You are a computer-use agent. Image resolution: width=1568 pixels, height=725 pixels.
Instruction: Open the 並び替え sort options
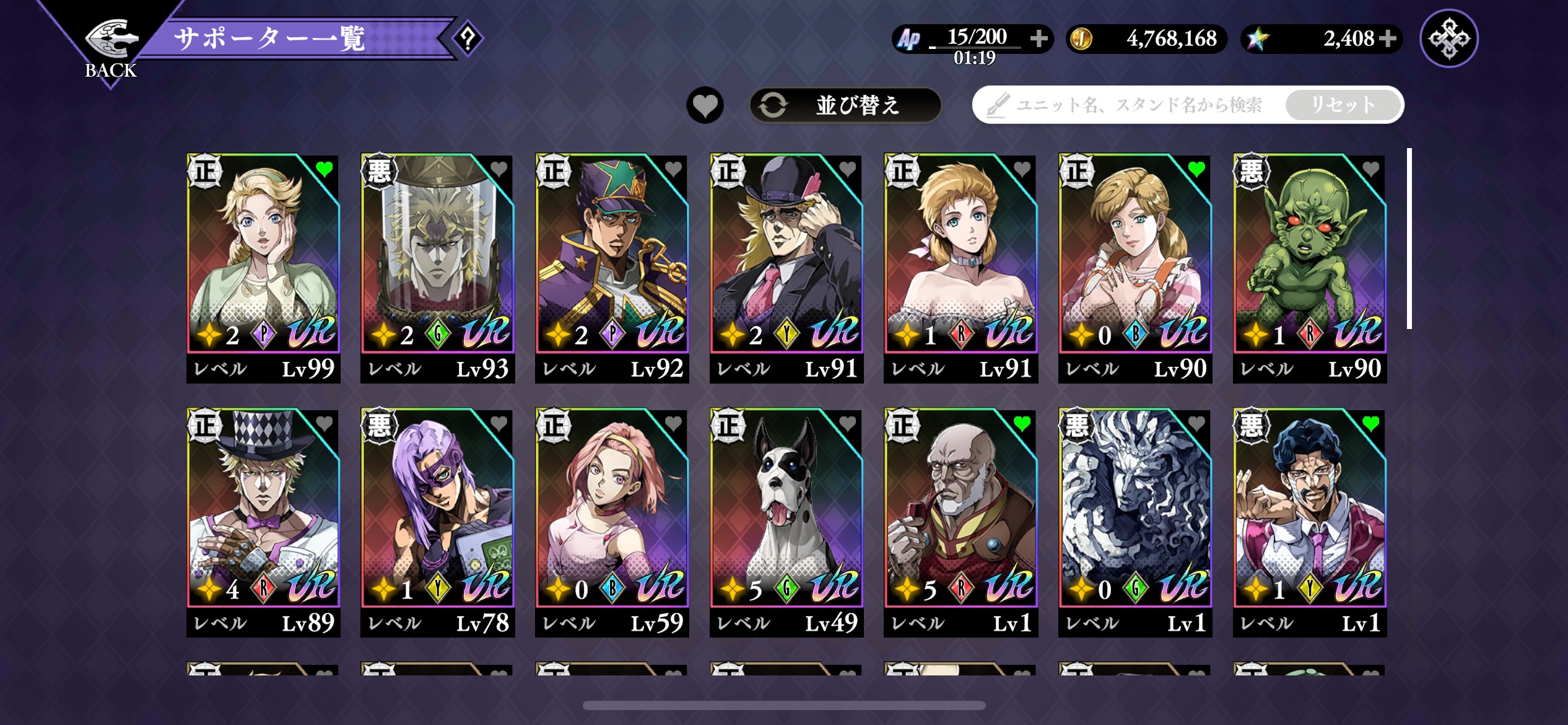[x=845, y=105]
